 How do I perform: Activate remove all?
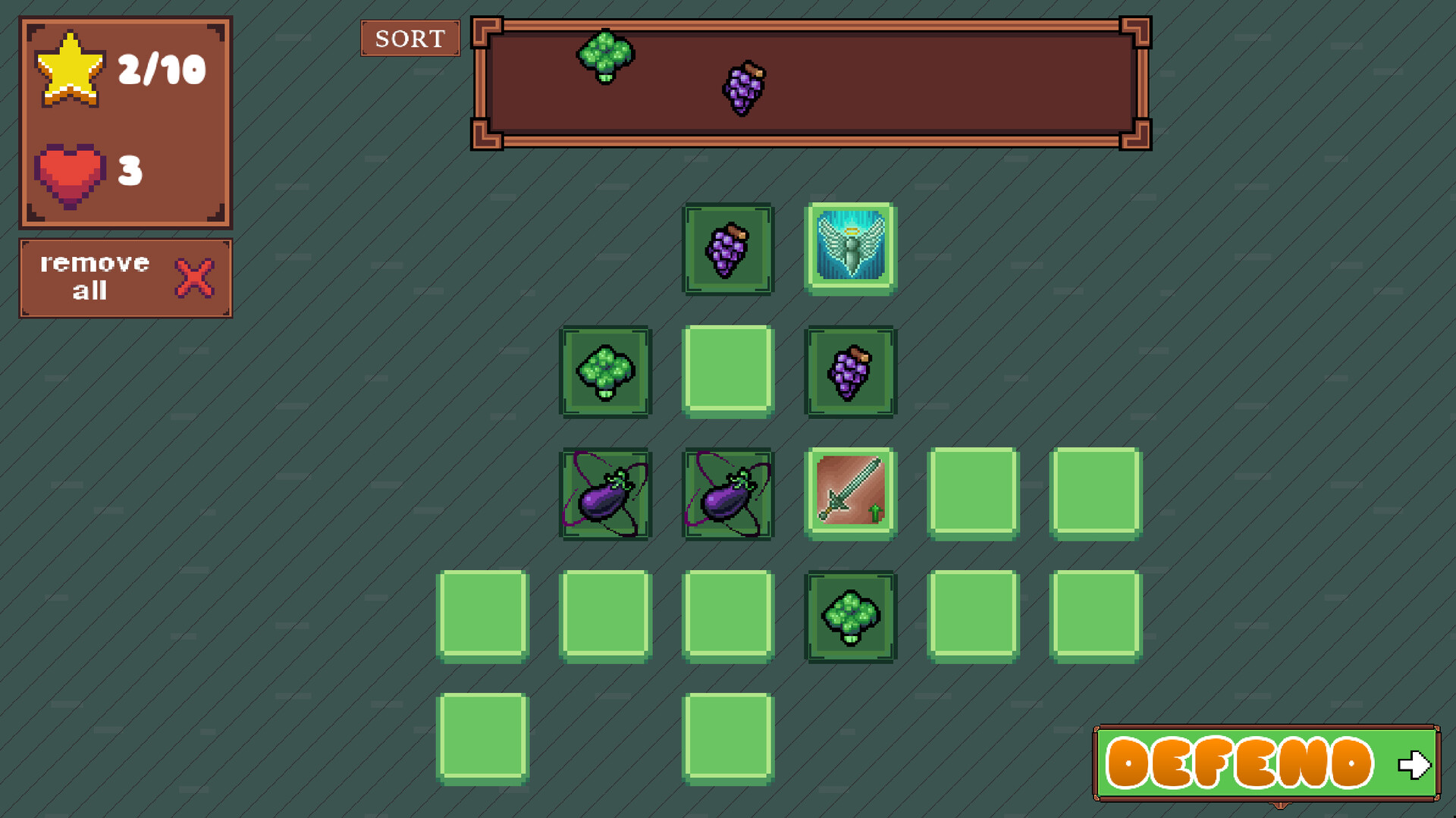[x=95, y=276]
